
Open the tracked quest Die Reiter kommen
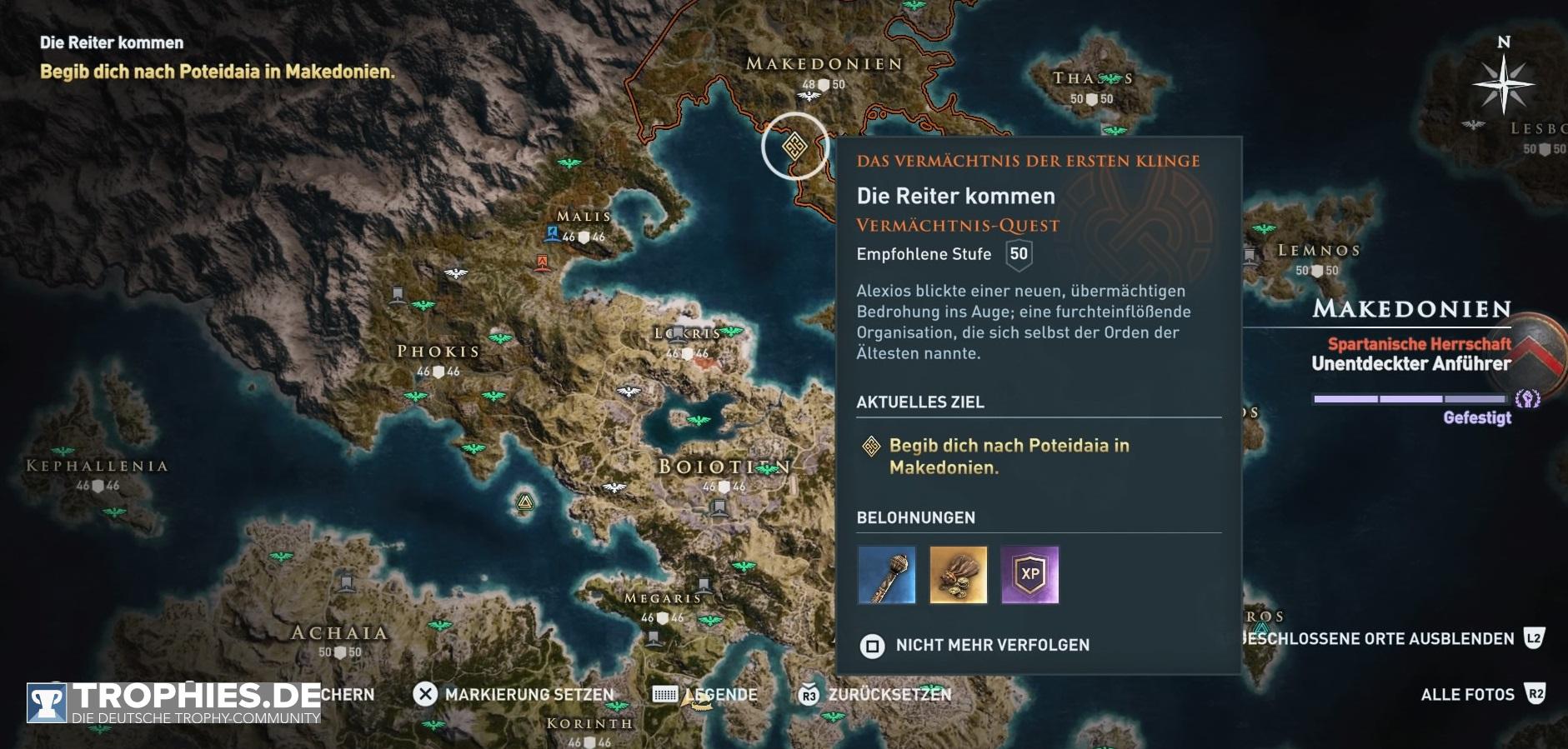click(x=112, y=42)
